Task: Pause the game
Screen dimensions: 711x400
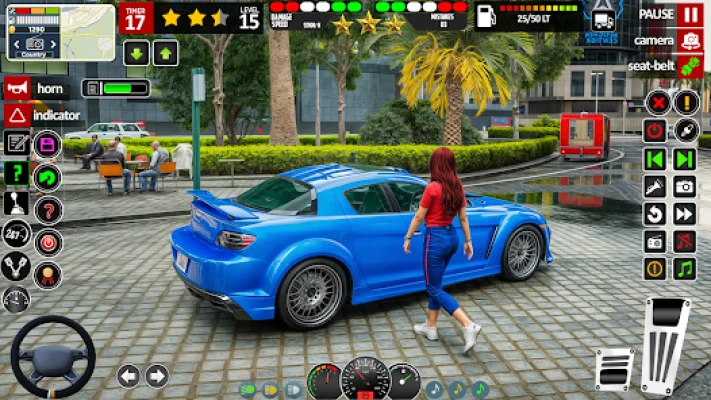Action: tap(690, 15)
